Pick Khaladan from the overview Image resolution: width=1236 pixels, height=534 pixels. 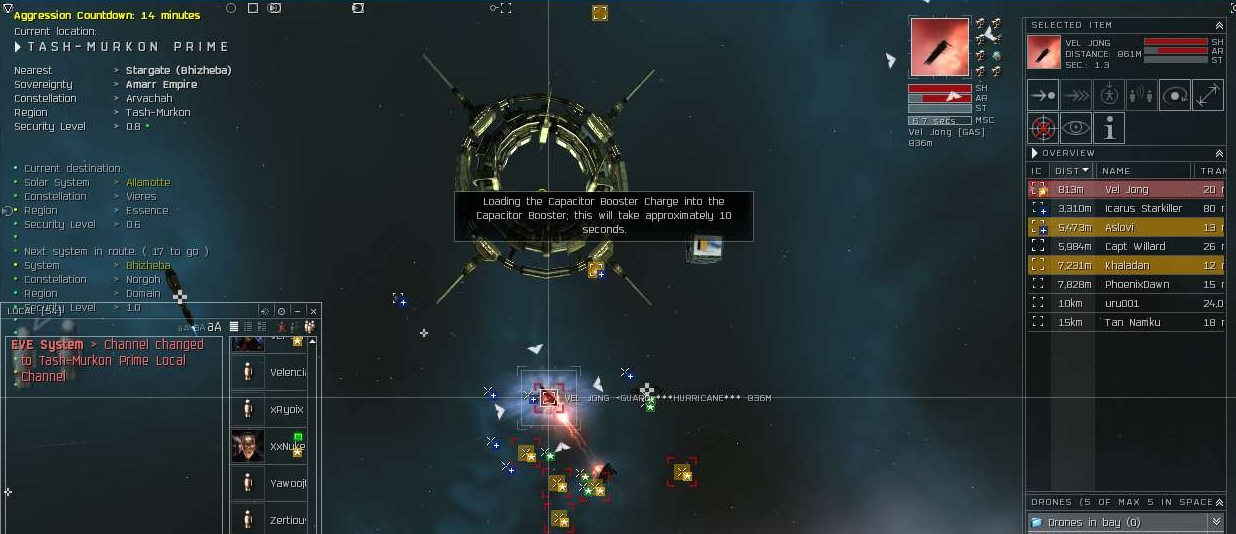click(x=1127, y=265)
